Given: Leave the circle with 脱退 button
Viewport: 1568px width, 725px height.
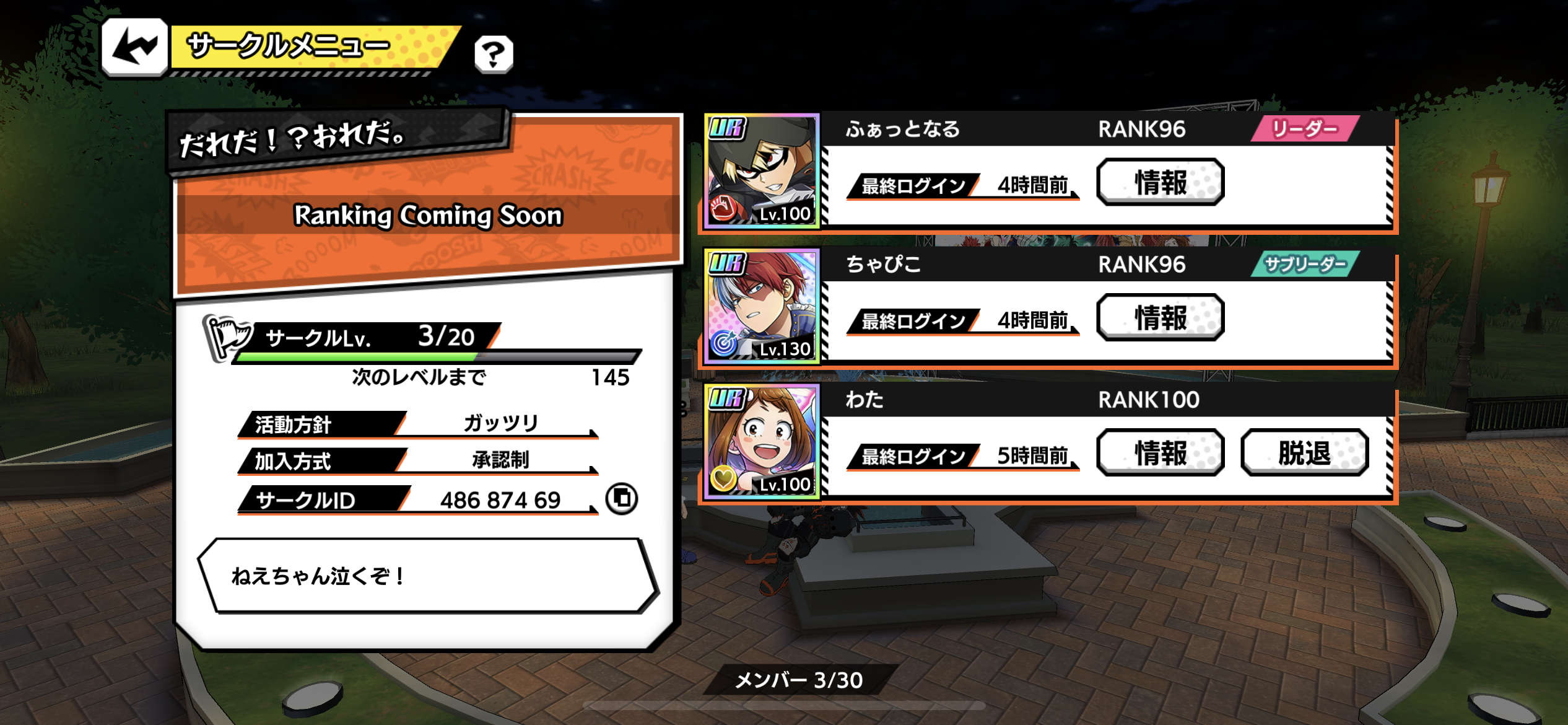Looking at the screenshot, I should point(1304,453).
